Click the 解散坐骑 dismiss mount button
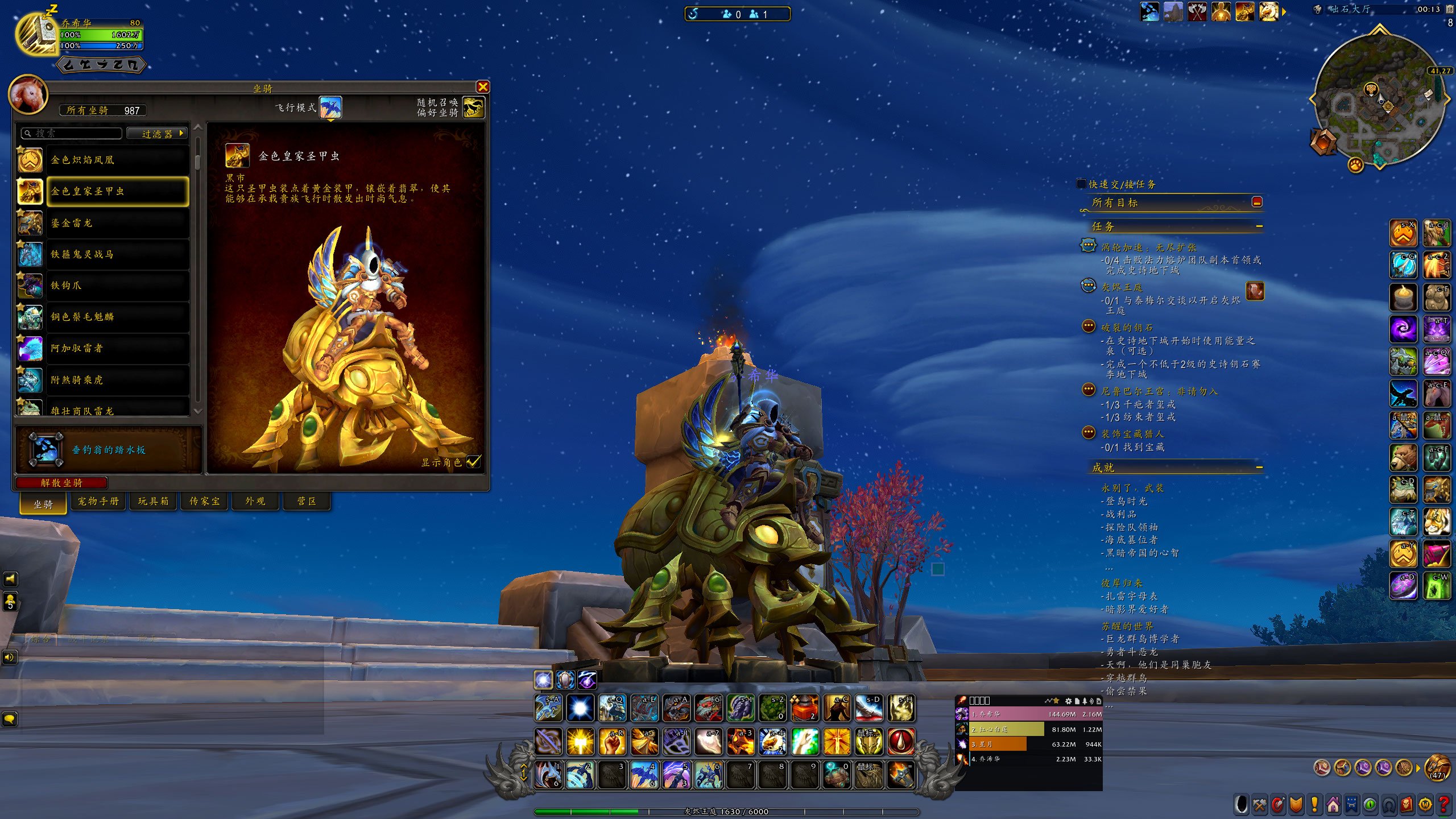The width and height of the screenshot is (1456, 819). 61,483
